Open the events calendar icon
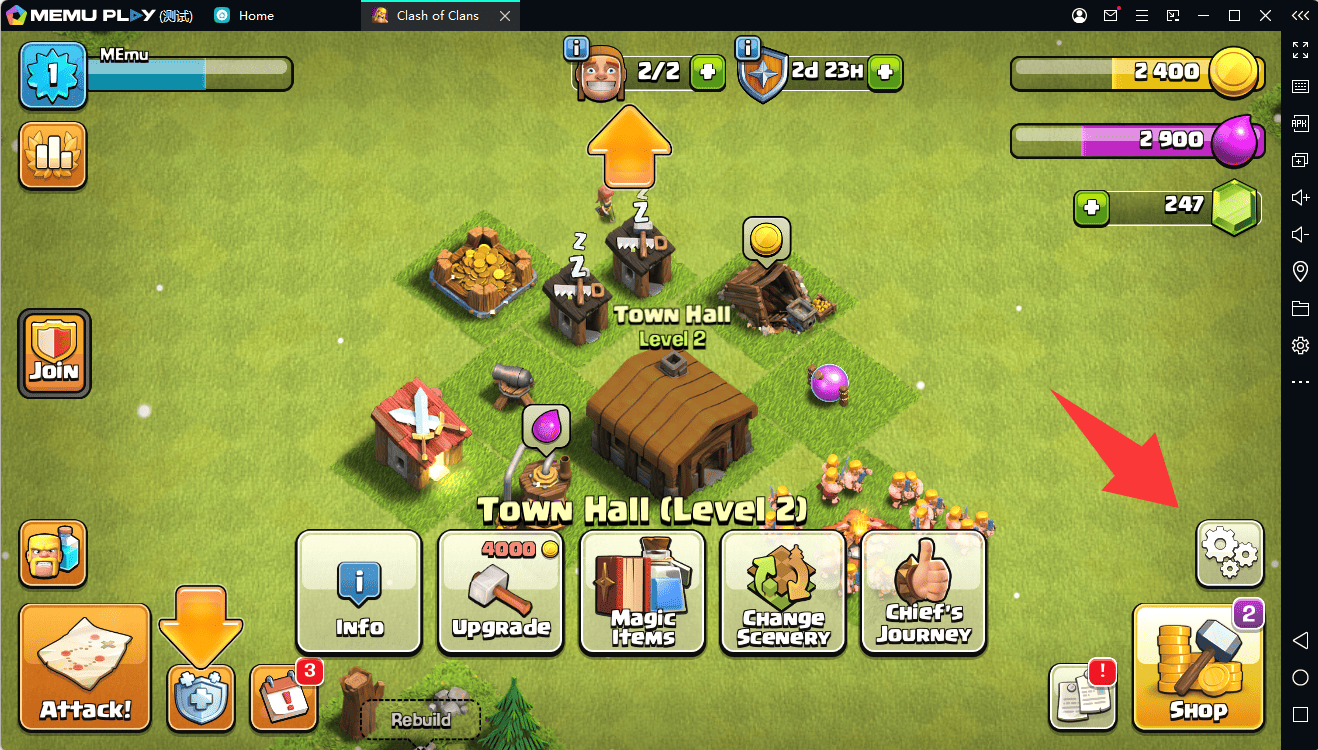Viewport: 1318px width, 750px height. [282, 696]
